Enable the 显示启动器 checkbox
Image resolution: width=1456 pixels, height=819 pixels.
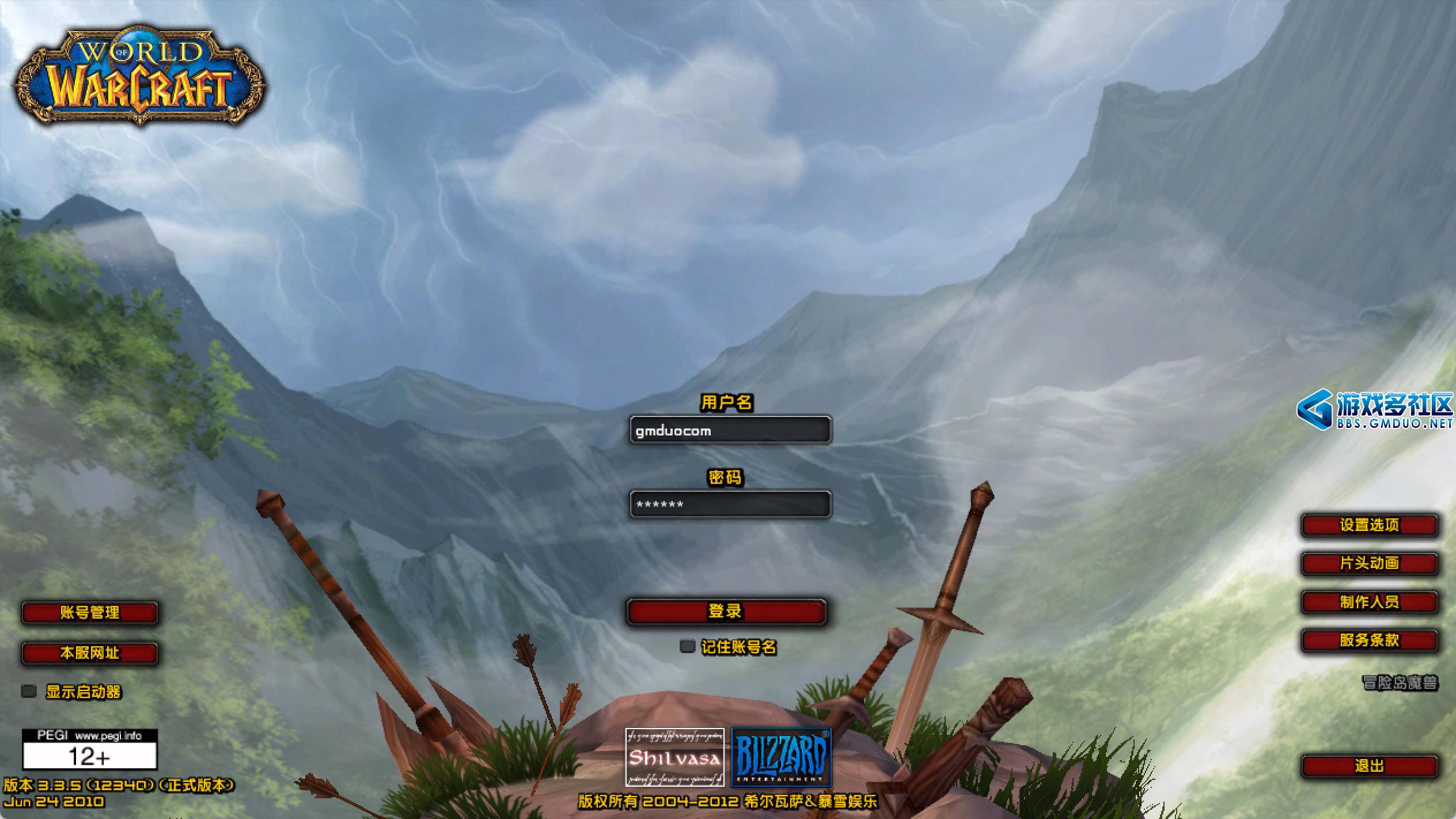click(29, 691)
